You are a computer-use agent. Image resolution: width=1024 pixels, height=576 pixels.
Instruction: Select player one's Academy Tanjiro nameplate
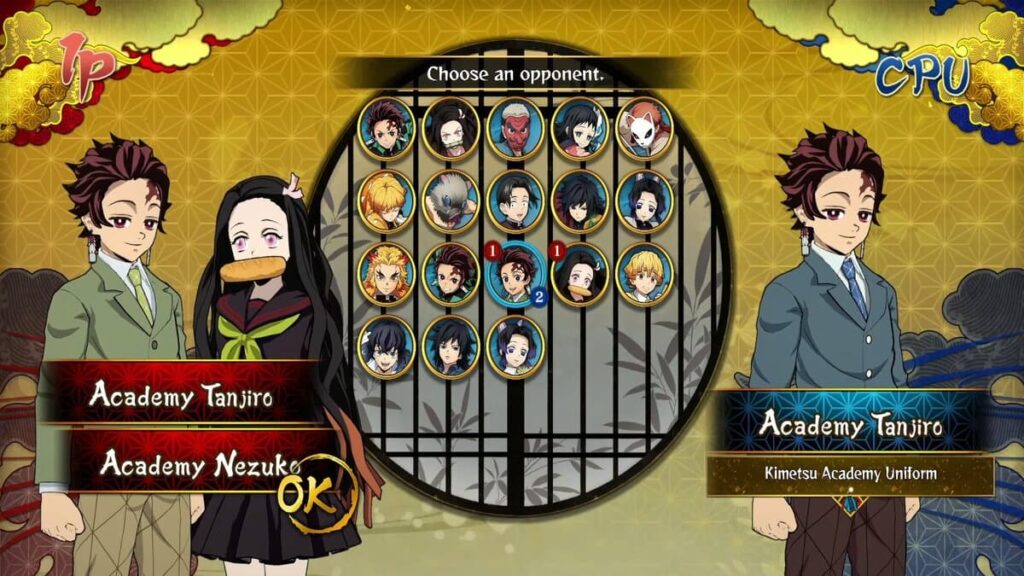tap(180, 394)
